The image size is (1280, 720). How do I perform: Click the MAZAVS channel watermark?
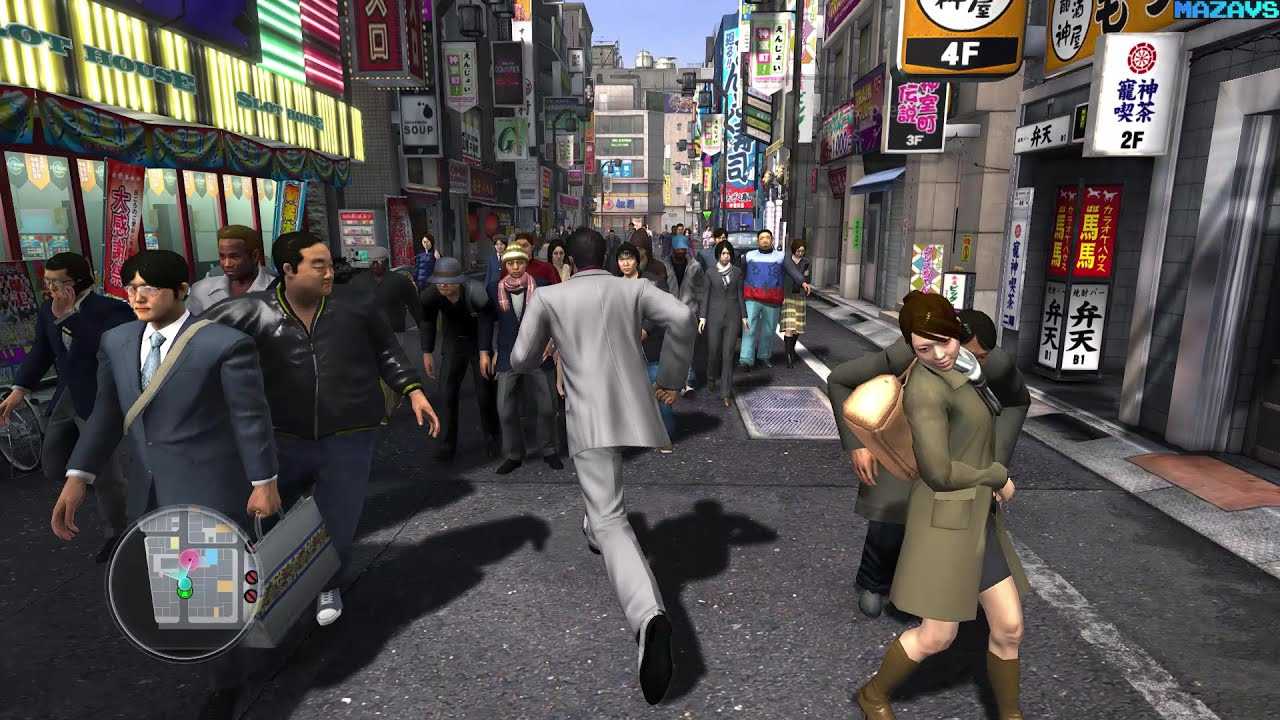click(x=1226, y=10)
